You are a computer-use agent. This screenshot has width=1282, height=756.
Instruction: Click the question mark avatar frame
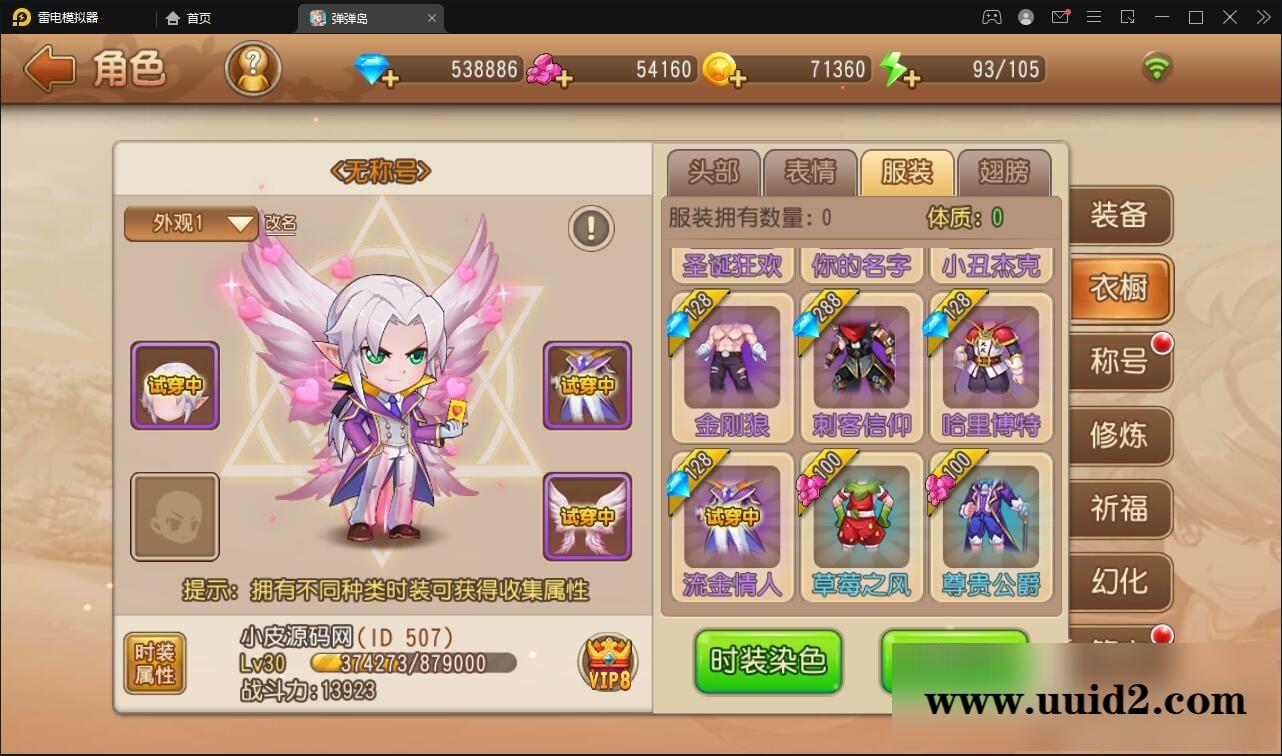(253, 70)
